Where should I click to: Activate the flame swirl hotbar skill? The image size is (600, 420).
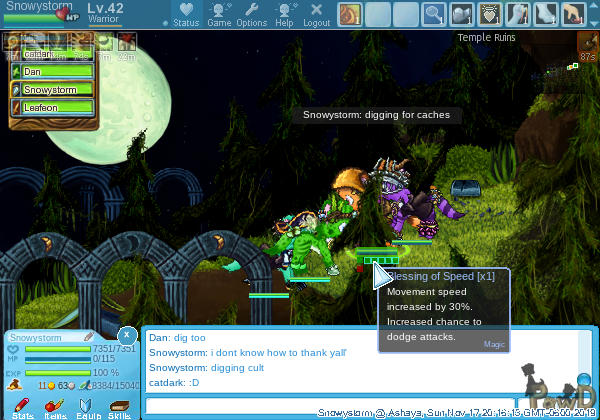pyautogui.click(x=350, y=14)
